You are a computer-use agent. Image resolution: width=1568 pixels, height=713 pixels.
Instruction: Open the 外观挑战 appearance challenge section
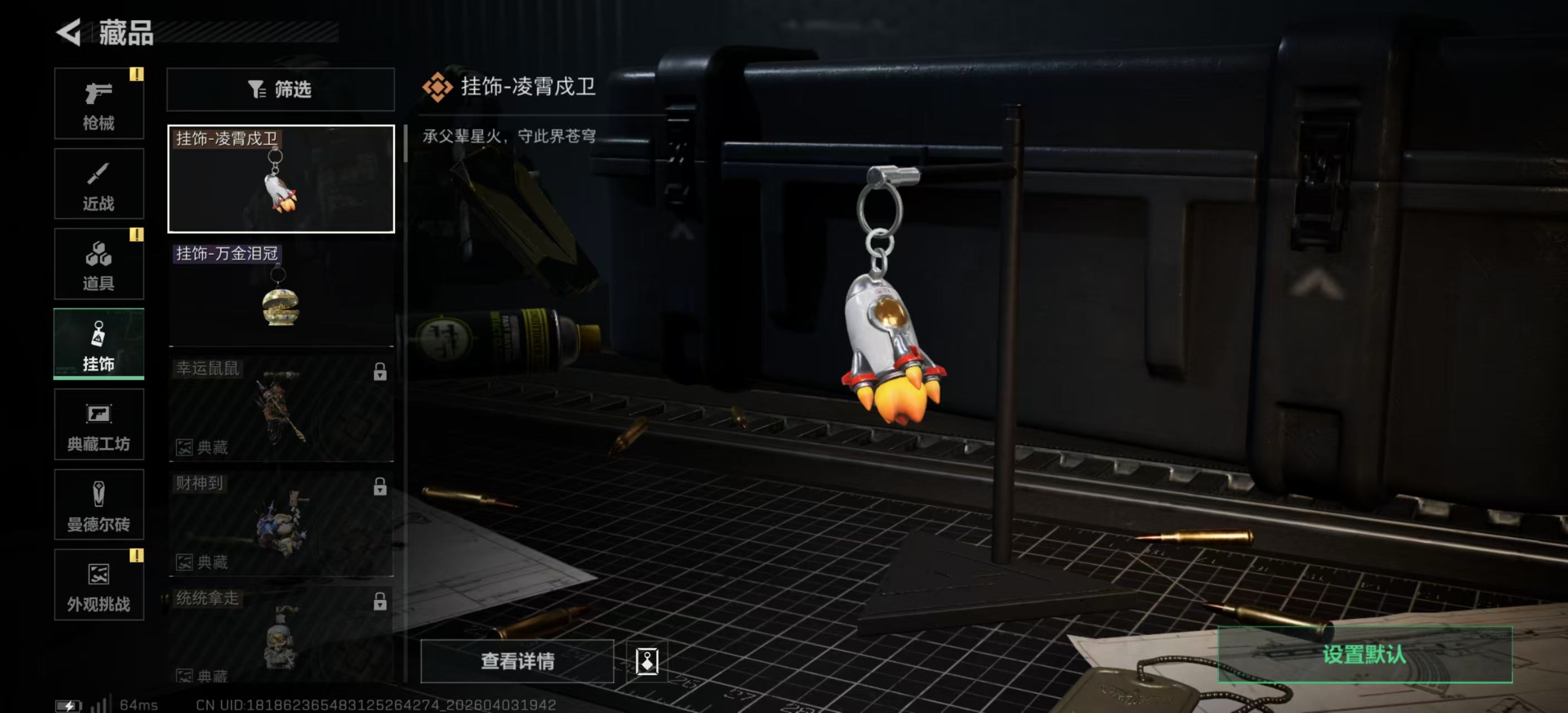click(x=99, y=584)
